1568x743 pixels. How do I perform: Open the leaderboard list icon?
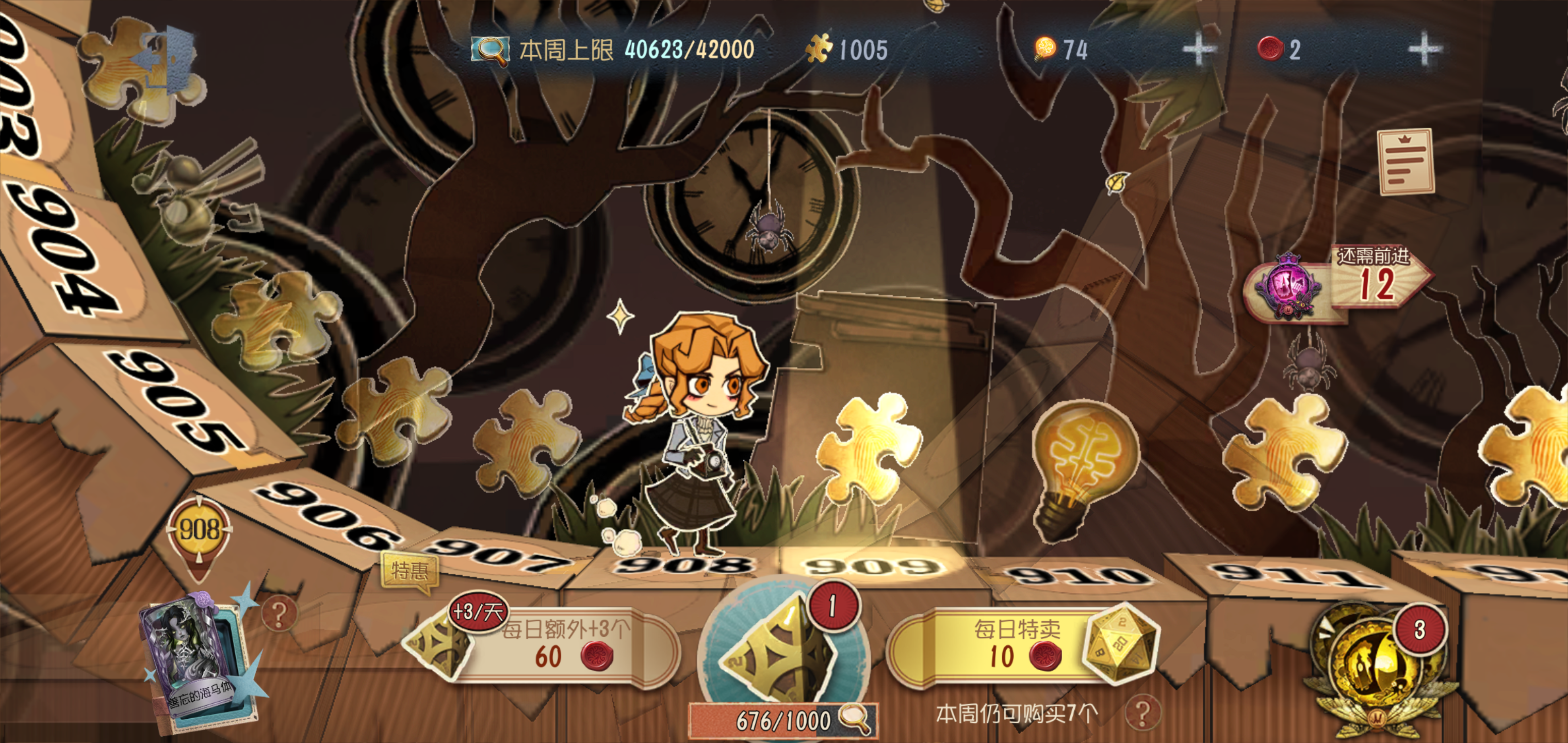pyautogui.click(x=1405, y=162)
